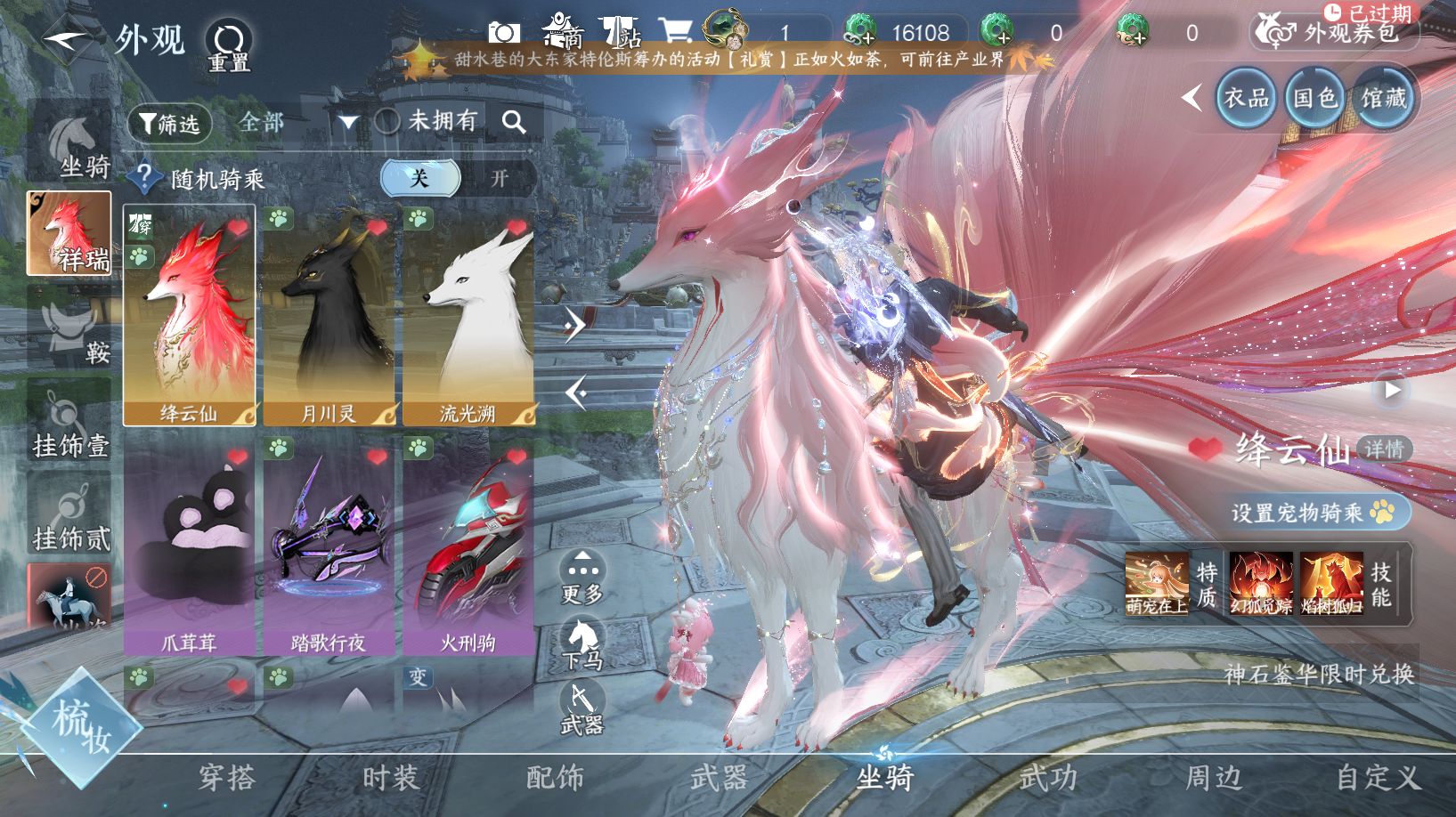
Task: Select the 踏歌行夜 mount card
Action: click(x=329, y=546)
